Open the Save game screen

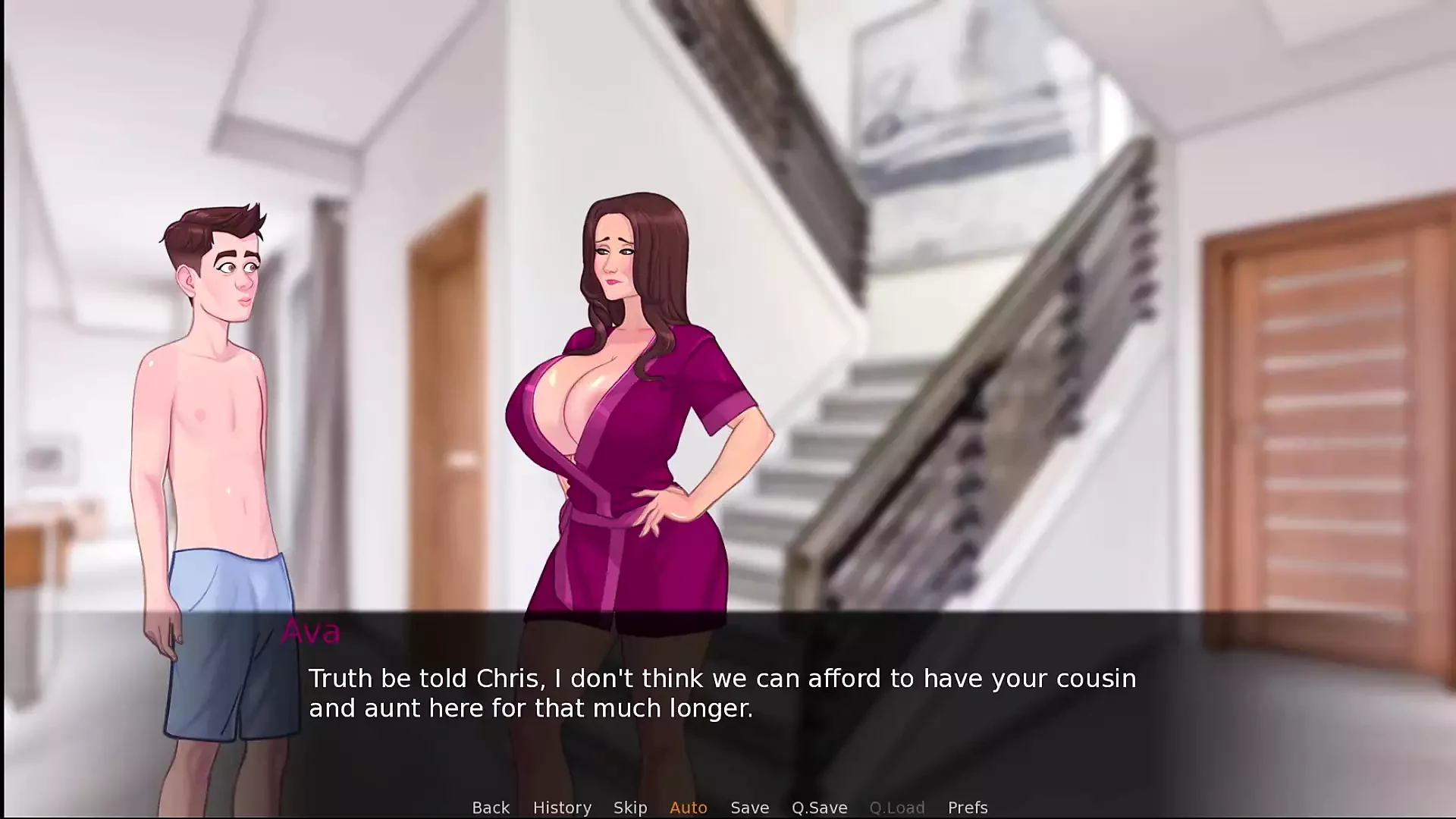coord(750,808)
